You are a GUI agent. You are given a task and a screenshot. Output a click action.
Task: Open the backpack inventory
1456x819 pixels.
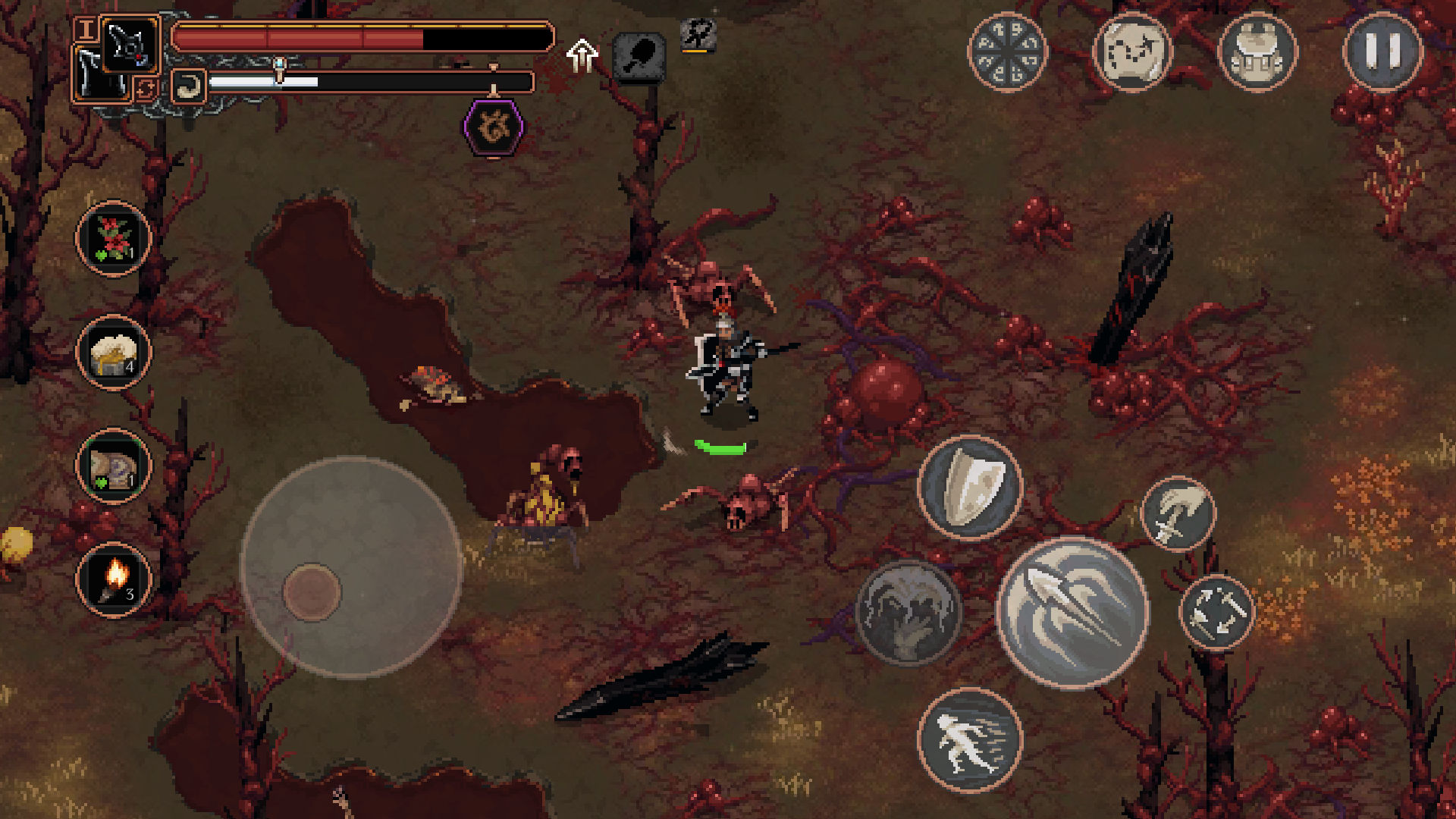pyautogui.click(x=1257, y=52)
